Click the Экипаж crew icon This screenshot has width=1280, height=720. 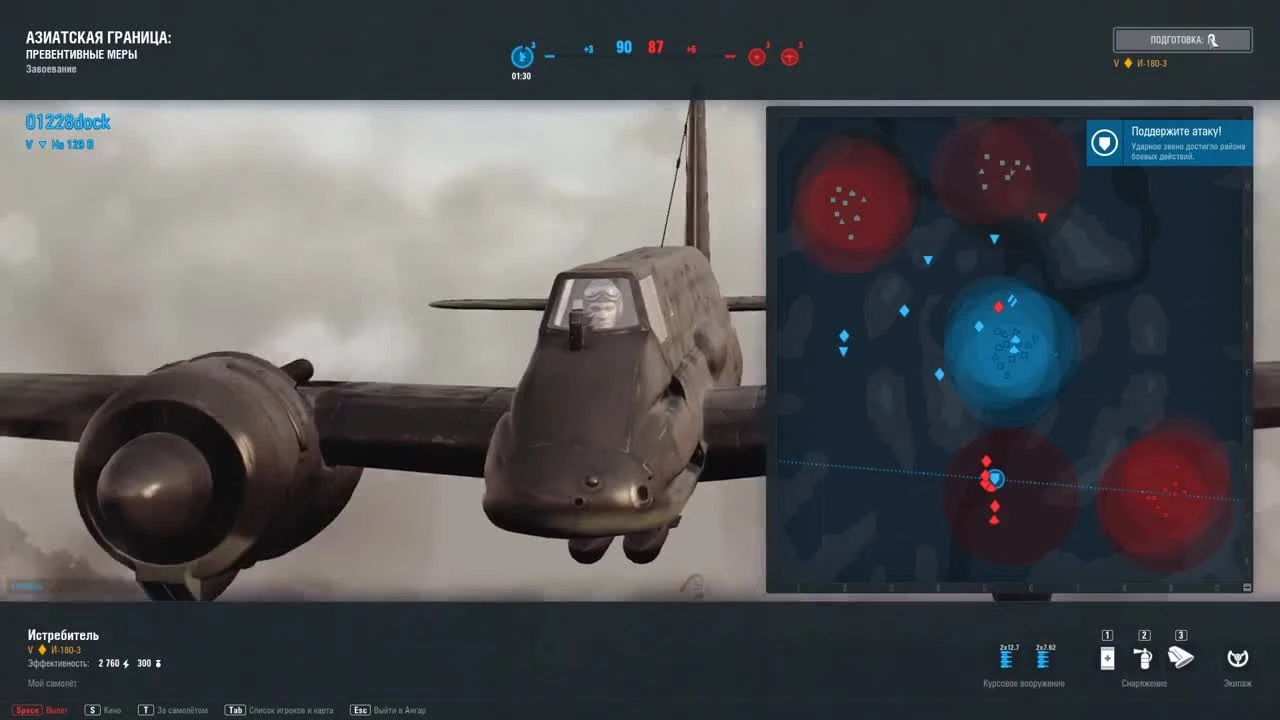pos(1238,660)
